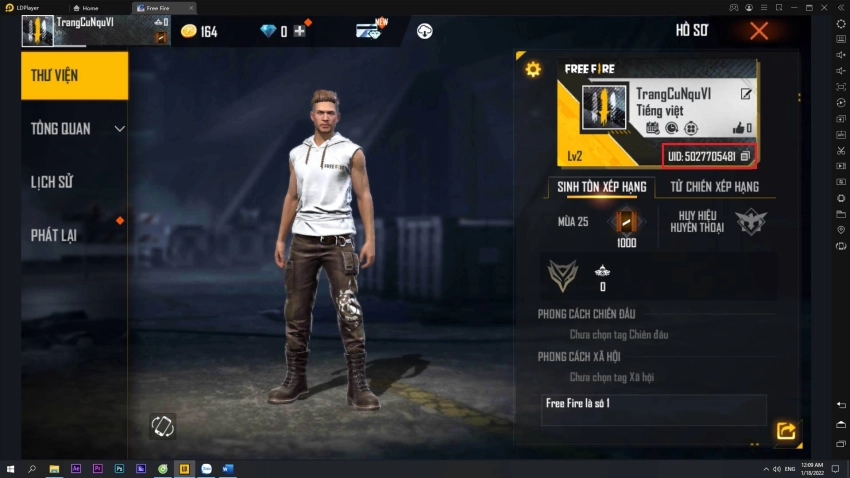Image resolution: width=850 pixels, height=478 pixels.
Task: Click the profile avatar on the card
Action: click(x=604, y=107)
